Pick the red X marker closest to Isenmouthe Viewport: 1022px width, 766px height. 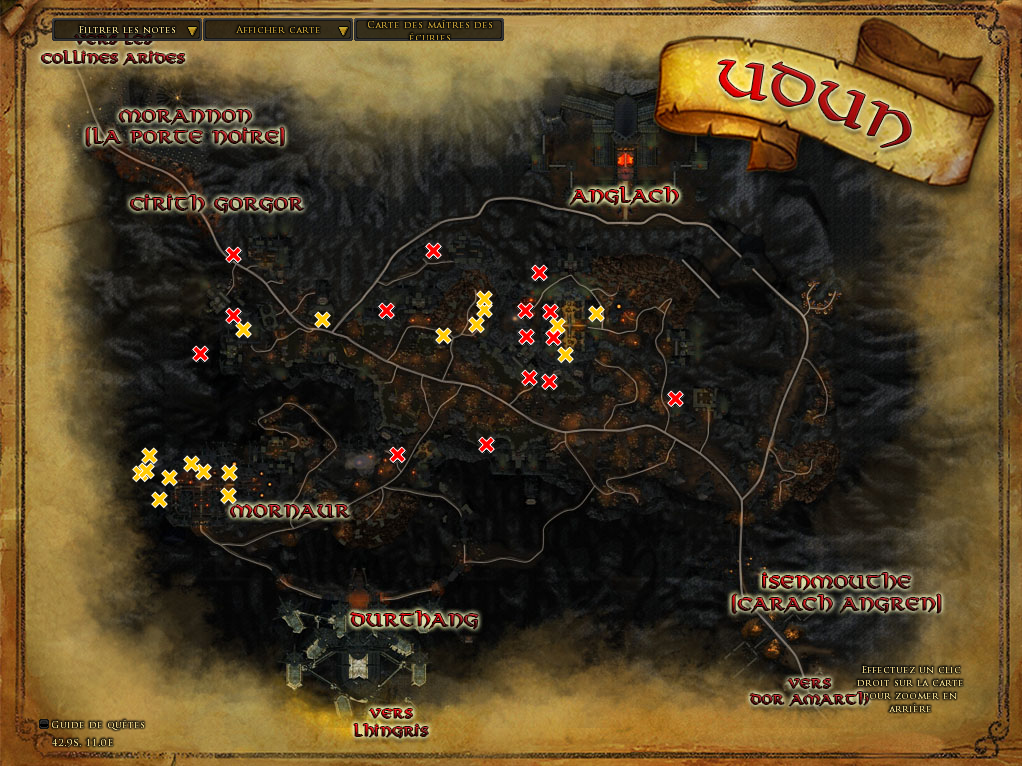[675, 399]
